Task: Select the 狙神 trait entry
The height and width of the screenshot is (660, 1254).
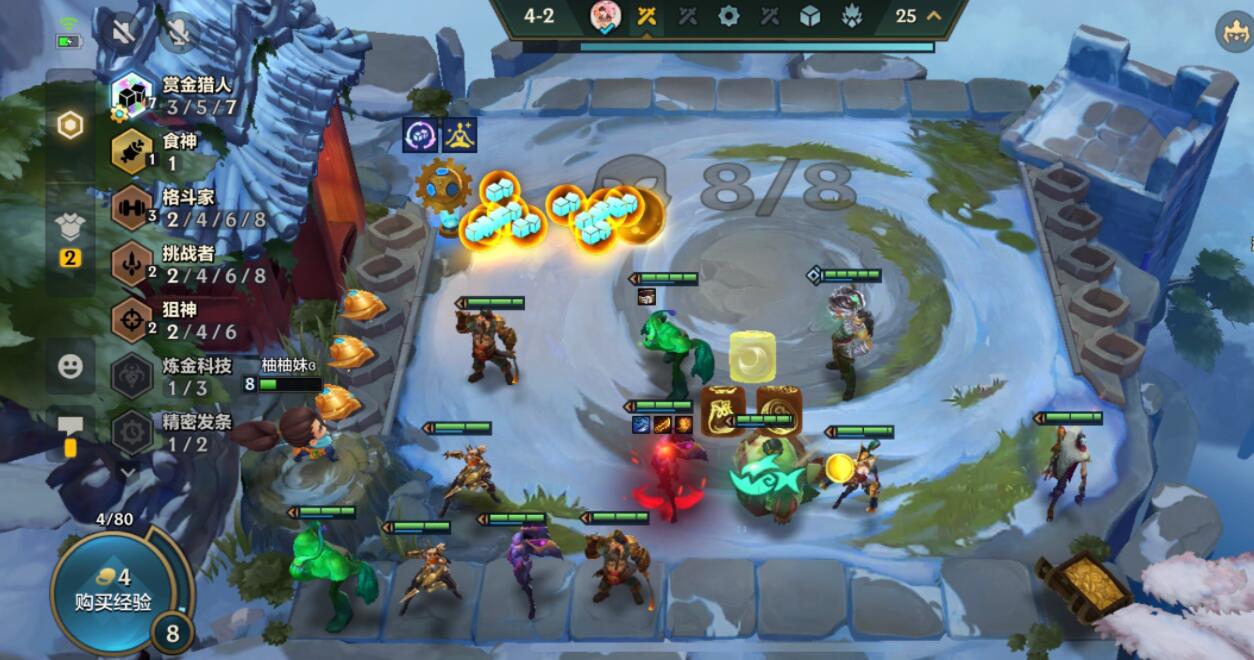Action: [x=170, y=320]
